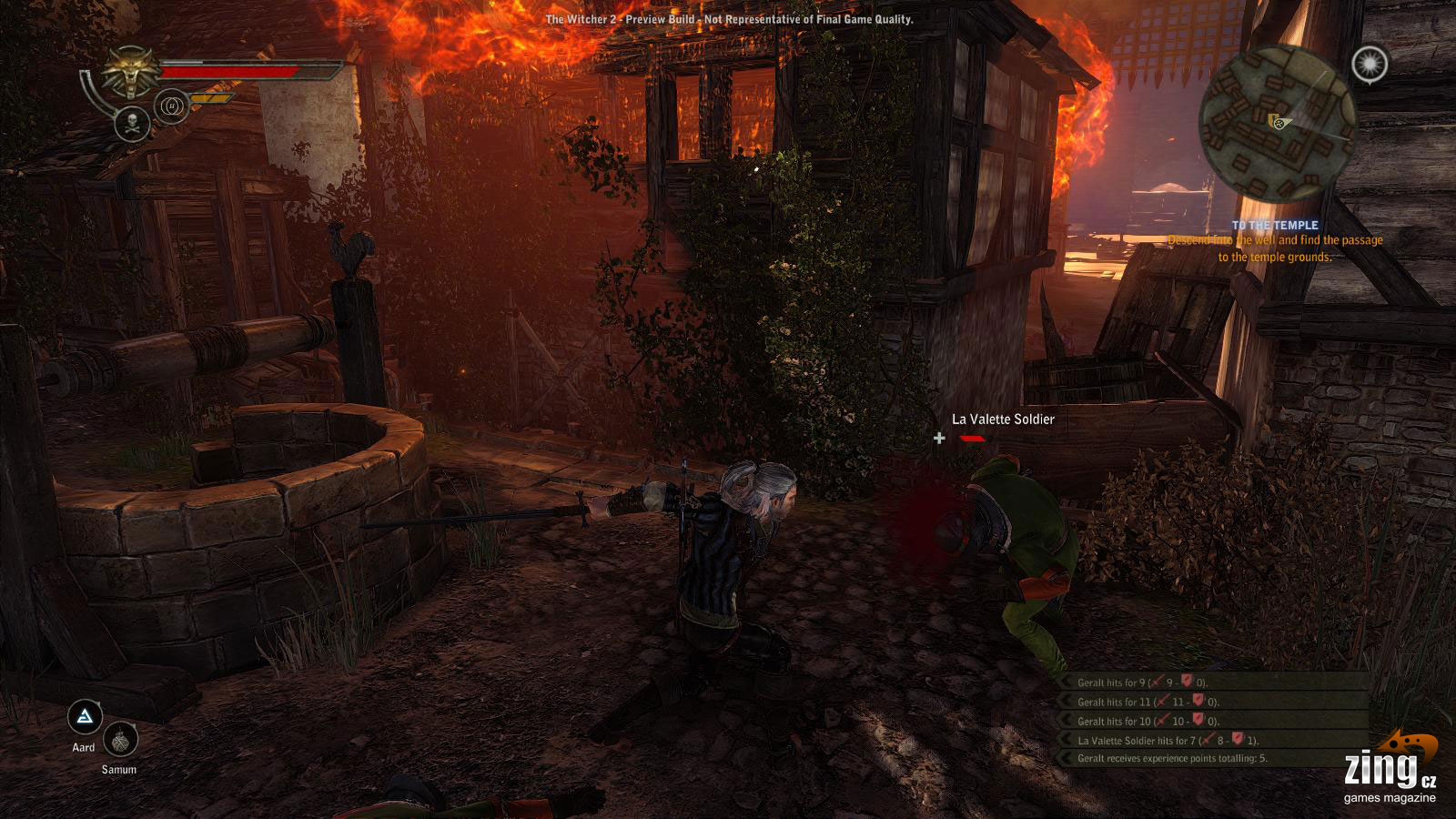Image resolution: width=1456 pixels, height=819 pixels.
Task: Click the combat log panel
Action: (1214, 720)
